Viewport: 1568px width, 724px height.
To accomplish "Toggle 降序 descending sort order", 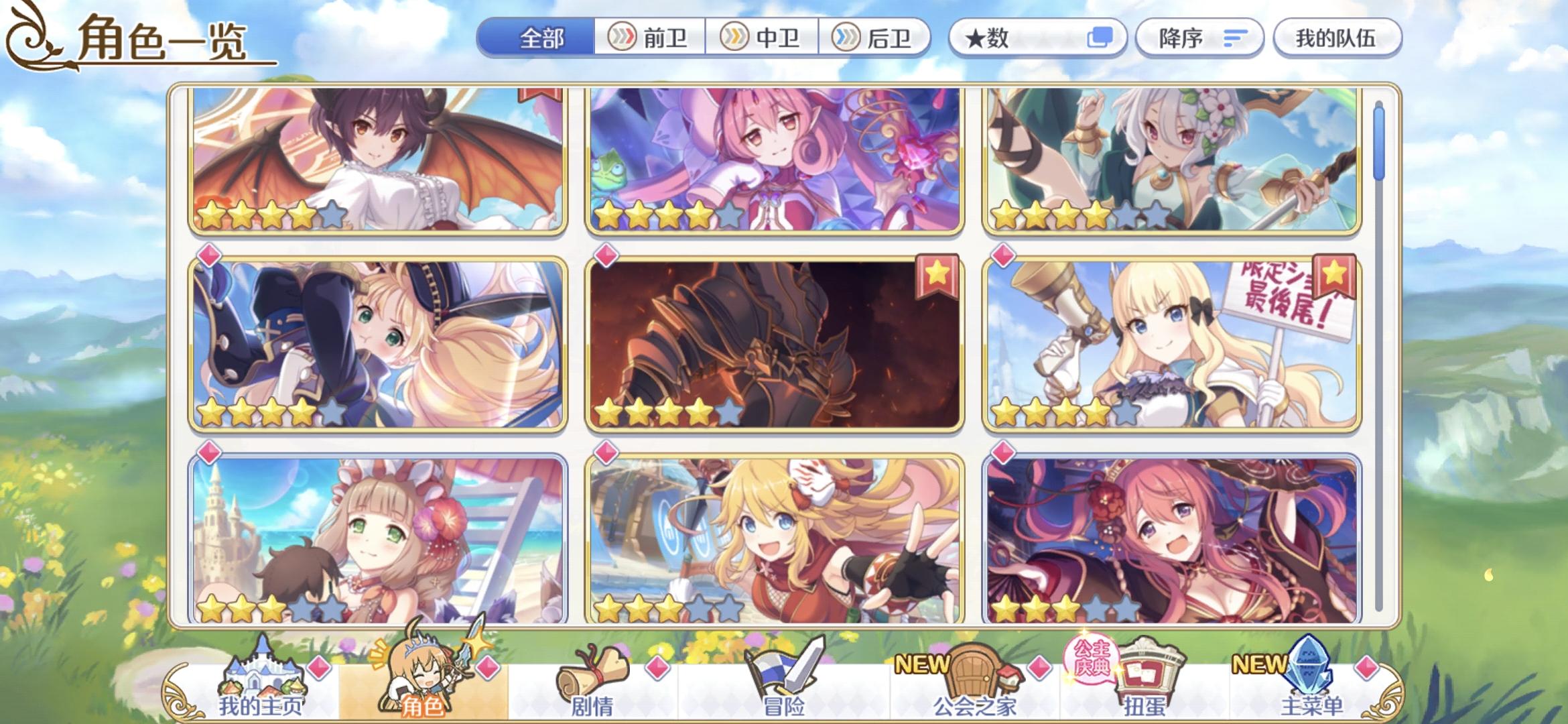I will [x=1199, y=38].
